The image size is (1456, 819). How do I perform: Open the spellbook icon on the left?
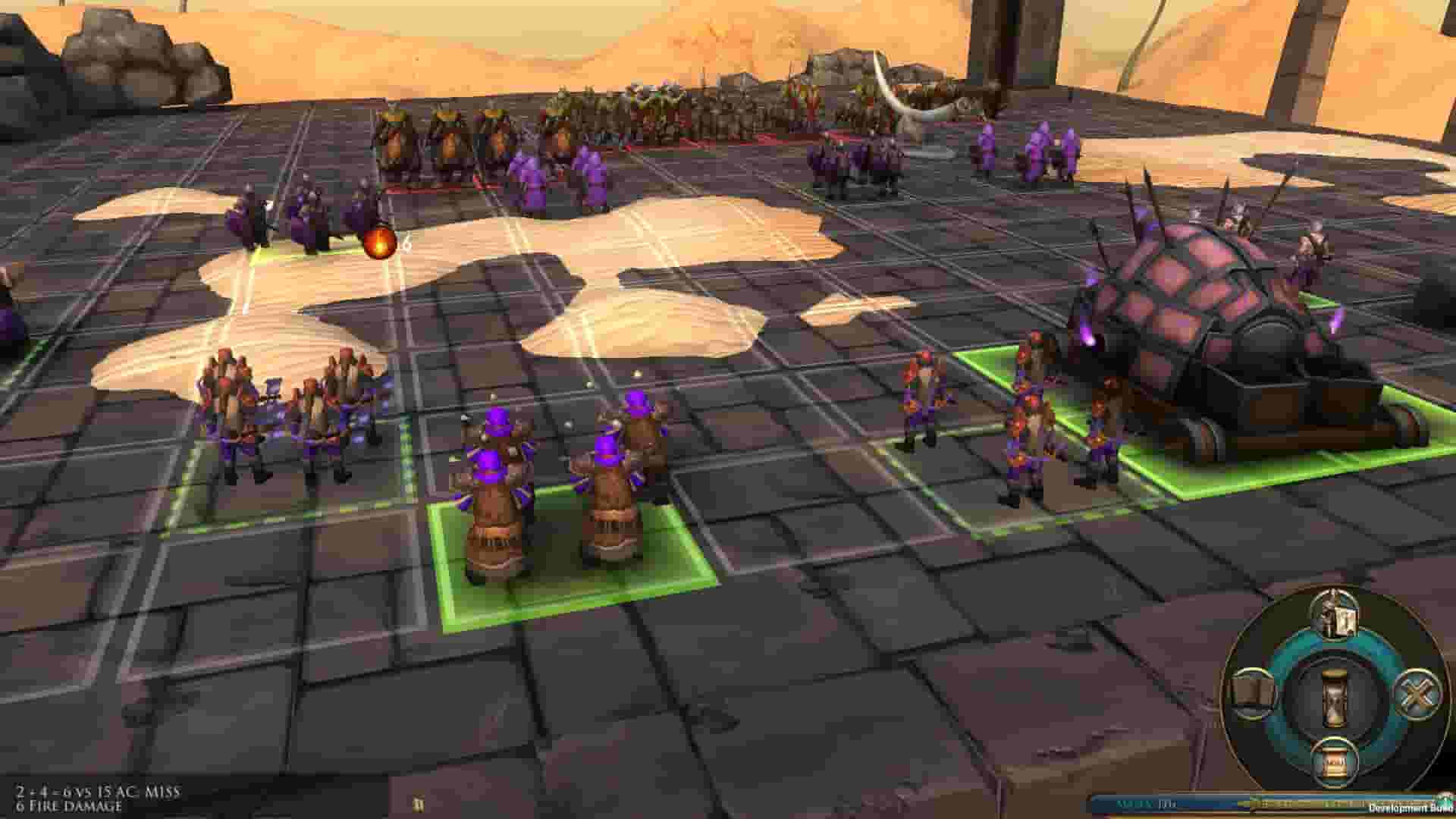pos(1254,692)
